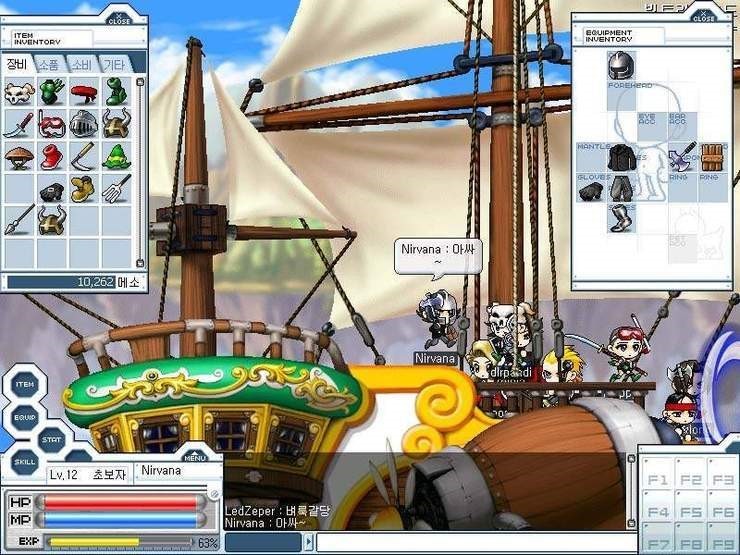Open the EQUIP hexagon button

(x=25, y=413)
